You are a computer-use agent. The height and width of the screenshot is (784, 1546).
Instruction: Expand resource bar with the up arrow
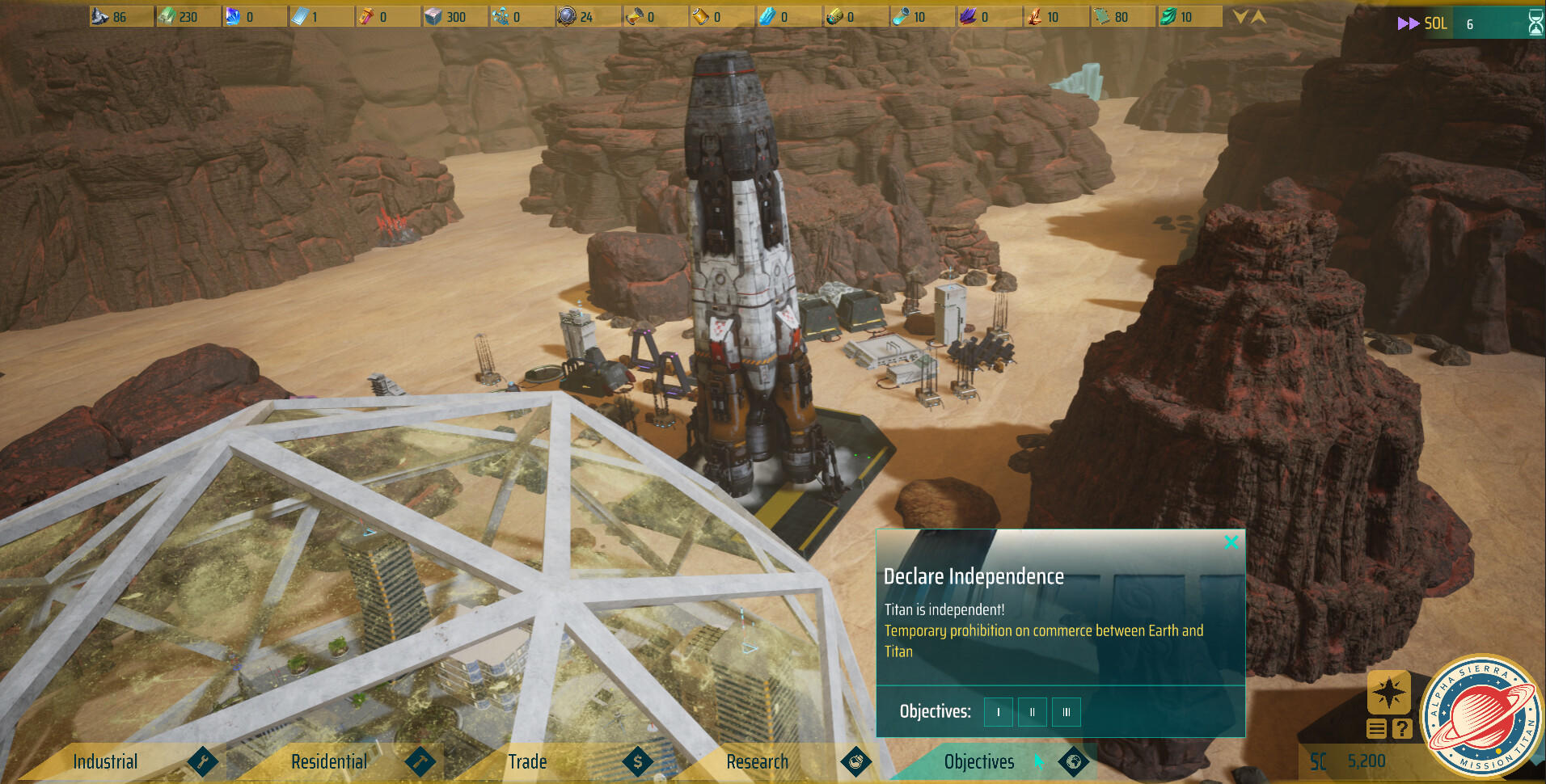pos(1258,16)
